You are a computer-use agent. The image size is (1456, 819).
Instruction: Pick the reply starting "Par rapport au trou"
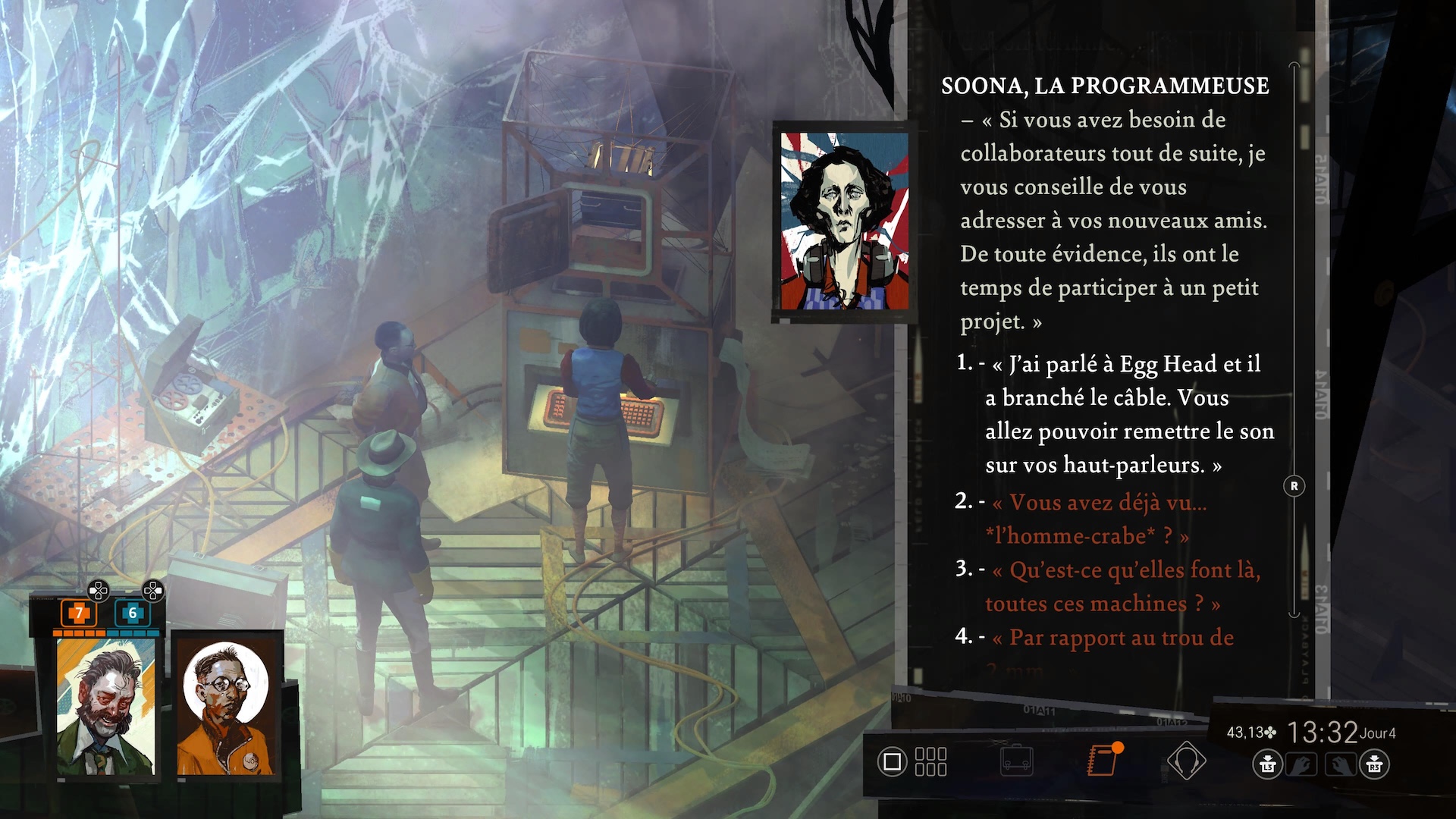pos(1112,638)
